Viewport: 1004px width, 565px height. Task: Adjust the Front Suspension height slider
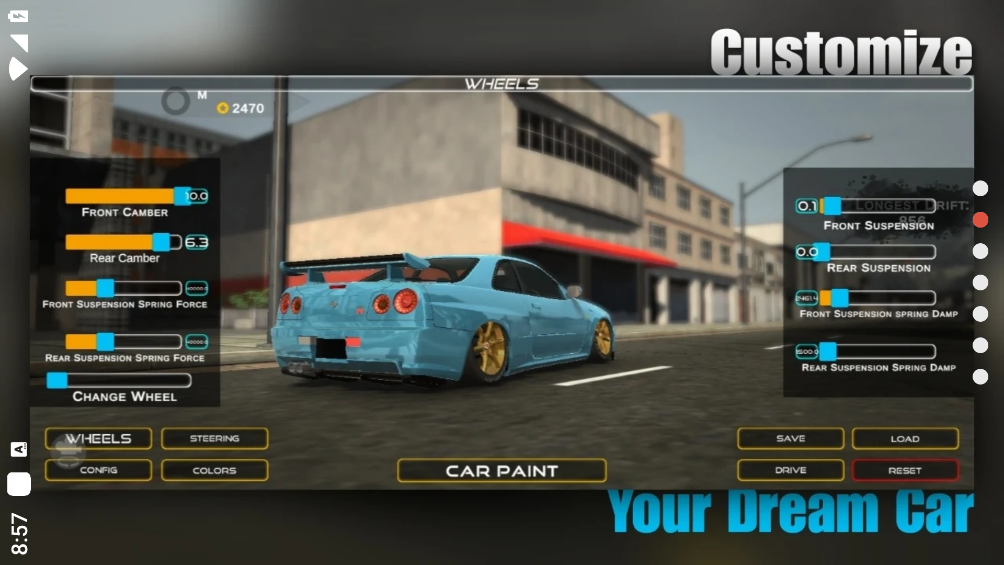831,206
